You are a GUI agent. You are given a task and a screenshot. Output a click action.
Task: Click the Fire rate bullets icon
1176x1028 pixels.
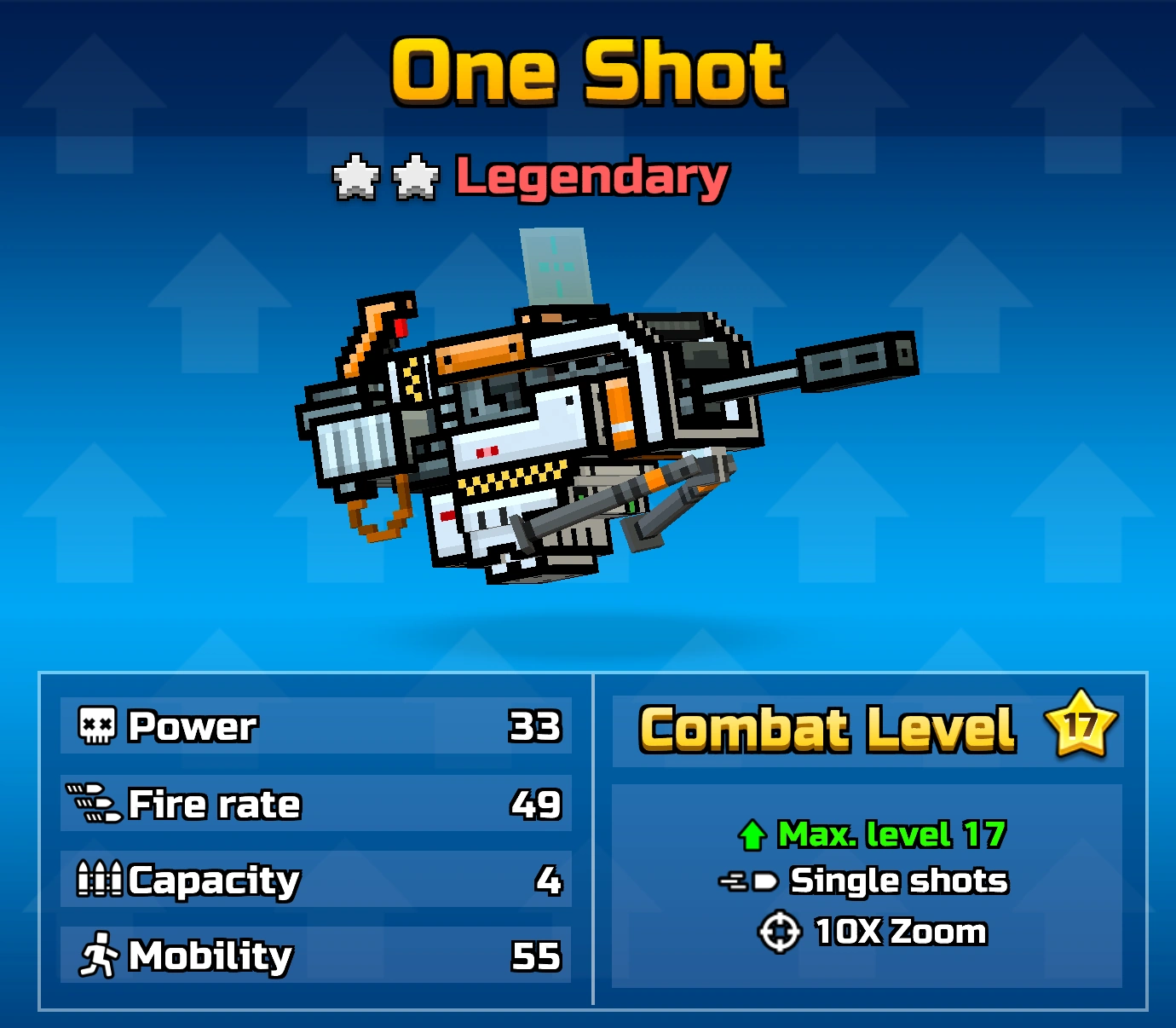pos(96,802)
